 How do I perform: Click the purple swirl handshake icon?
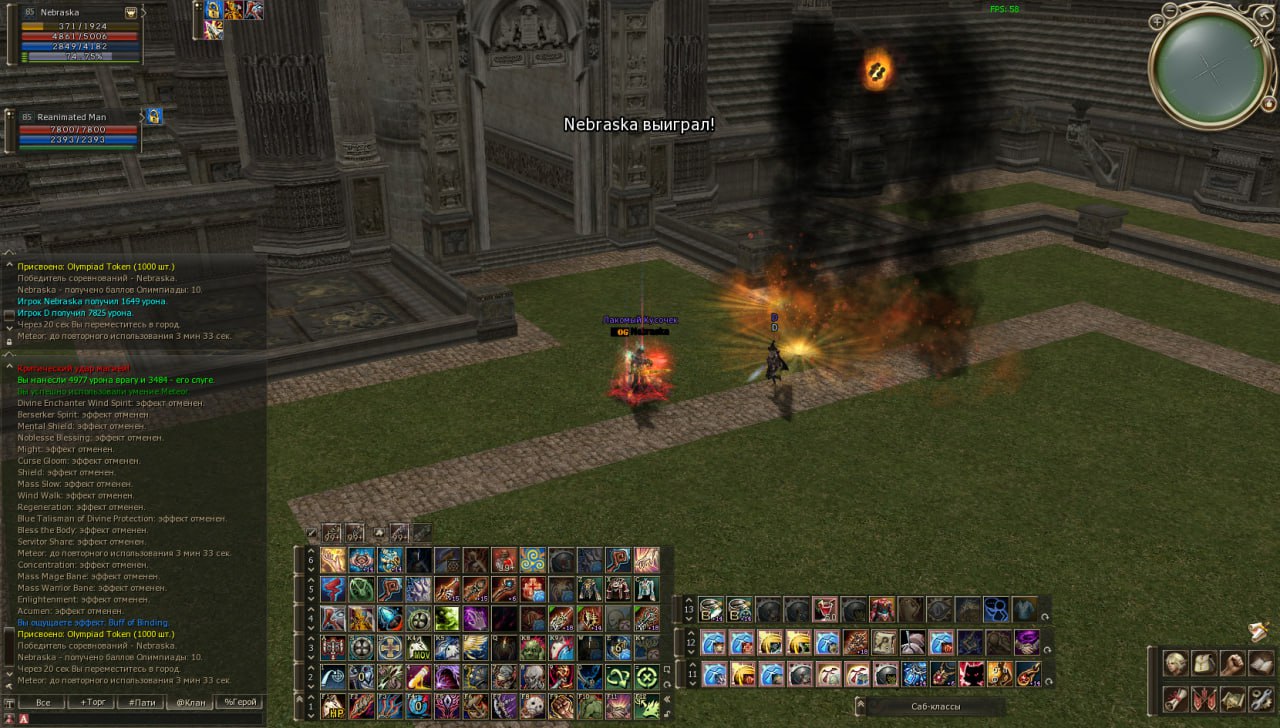click(x=1027, y=642)
